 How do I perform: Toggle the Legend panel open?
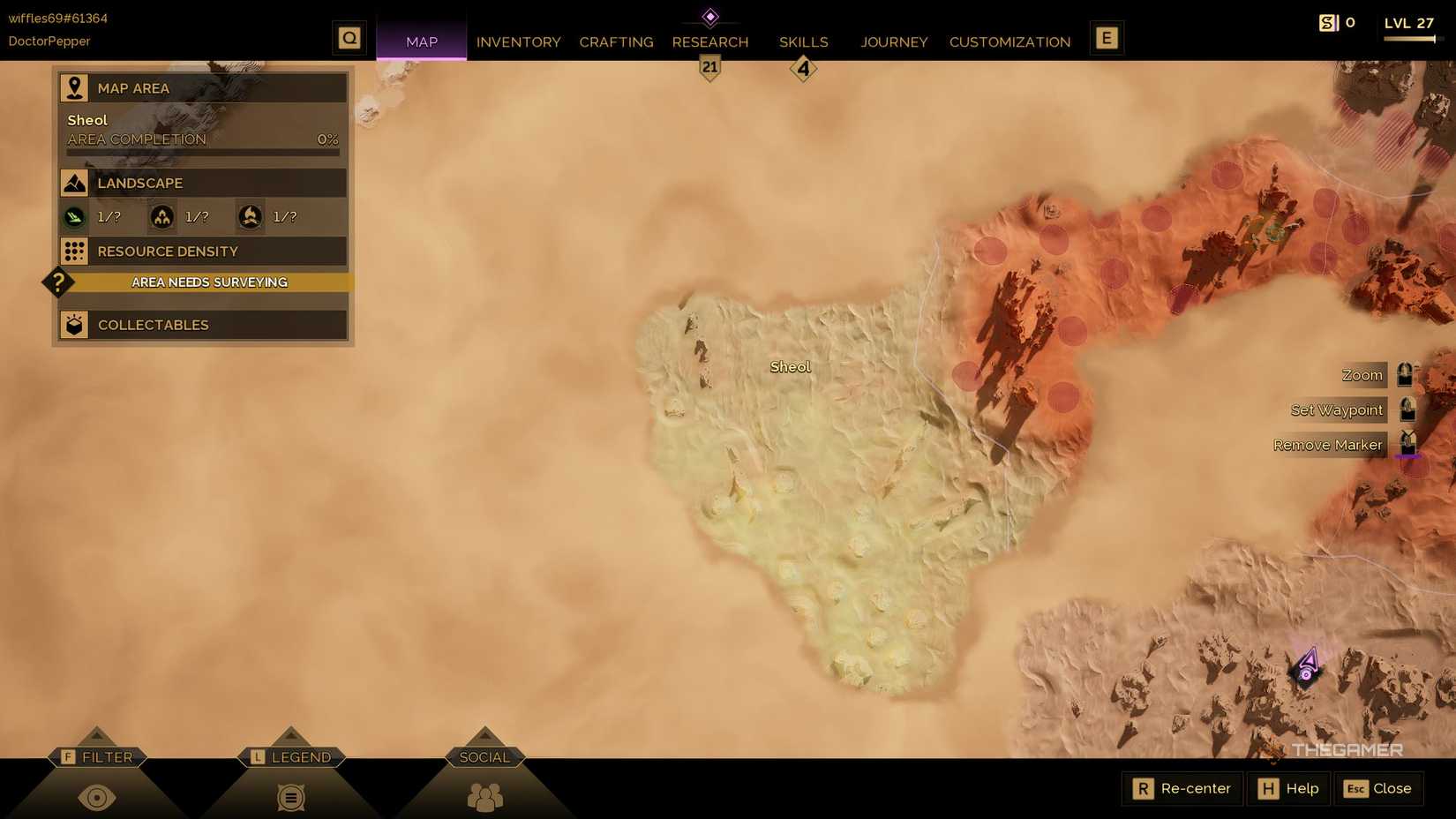coord(290,797)
